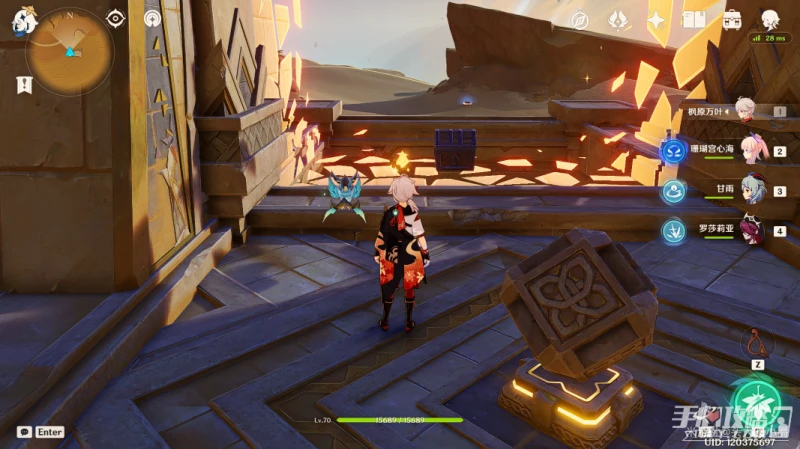Open the co-op mode icon
800x449 pixels.
click(153, 18)
